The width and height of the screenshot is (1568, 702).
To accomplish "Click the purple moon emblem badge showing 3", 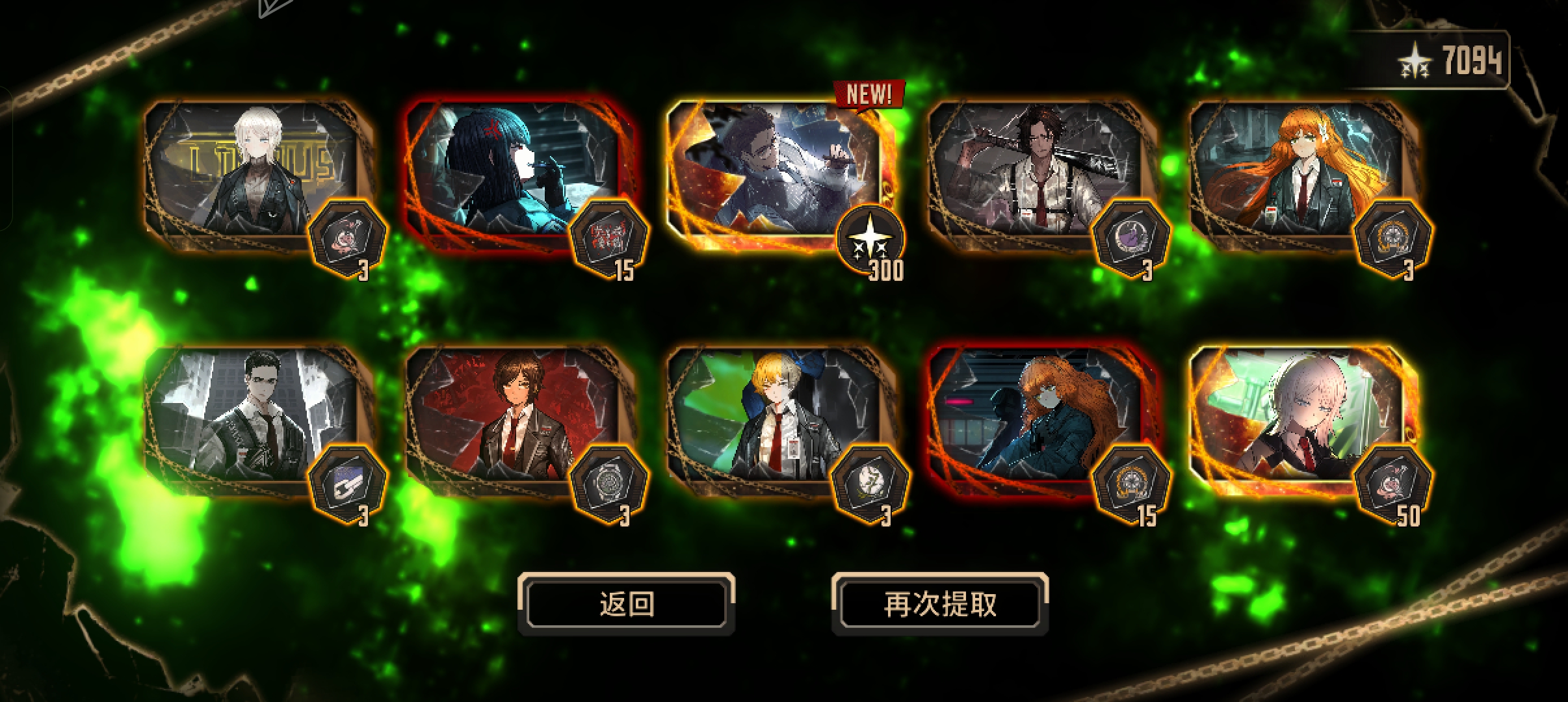I will [x=1139, y=237].
